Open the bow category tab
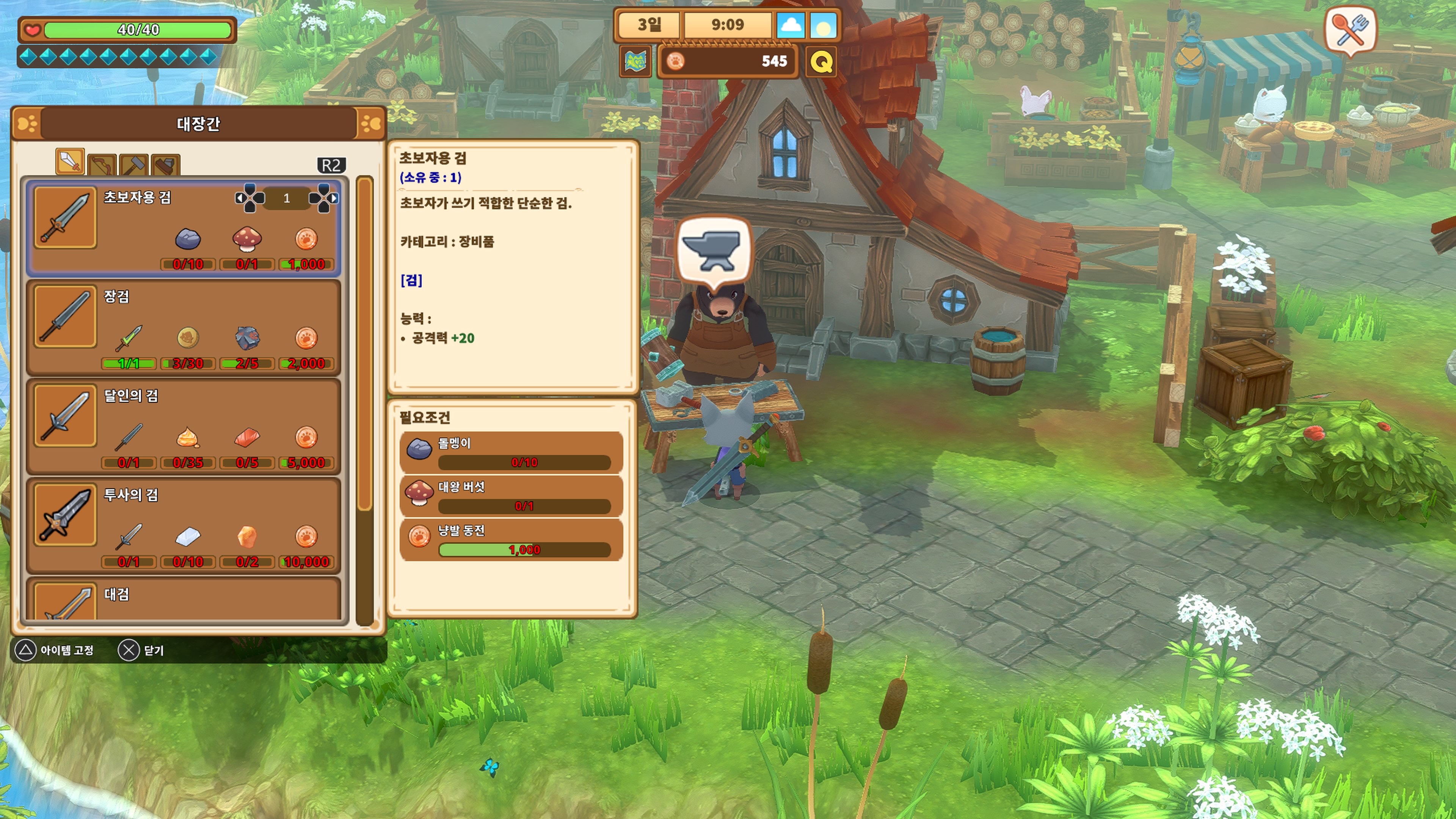This screenshot has width=1456, height=819. click(102, 165)
